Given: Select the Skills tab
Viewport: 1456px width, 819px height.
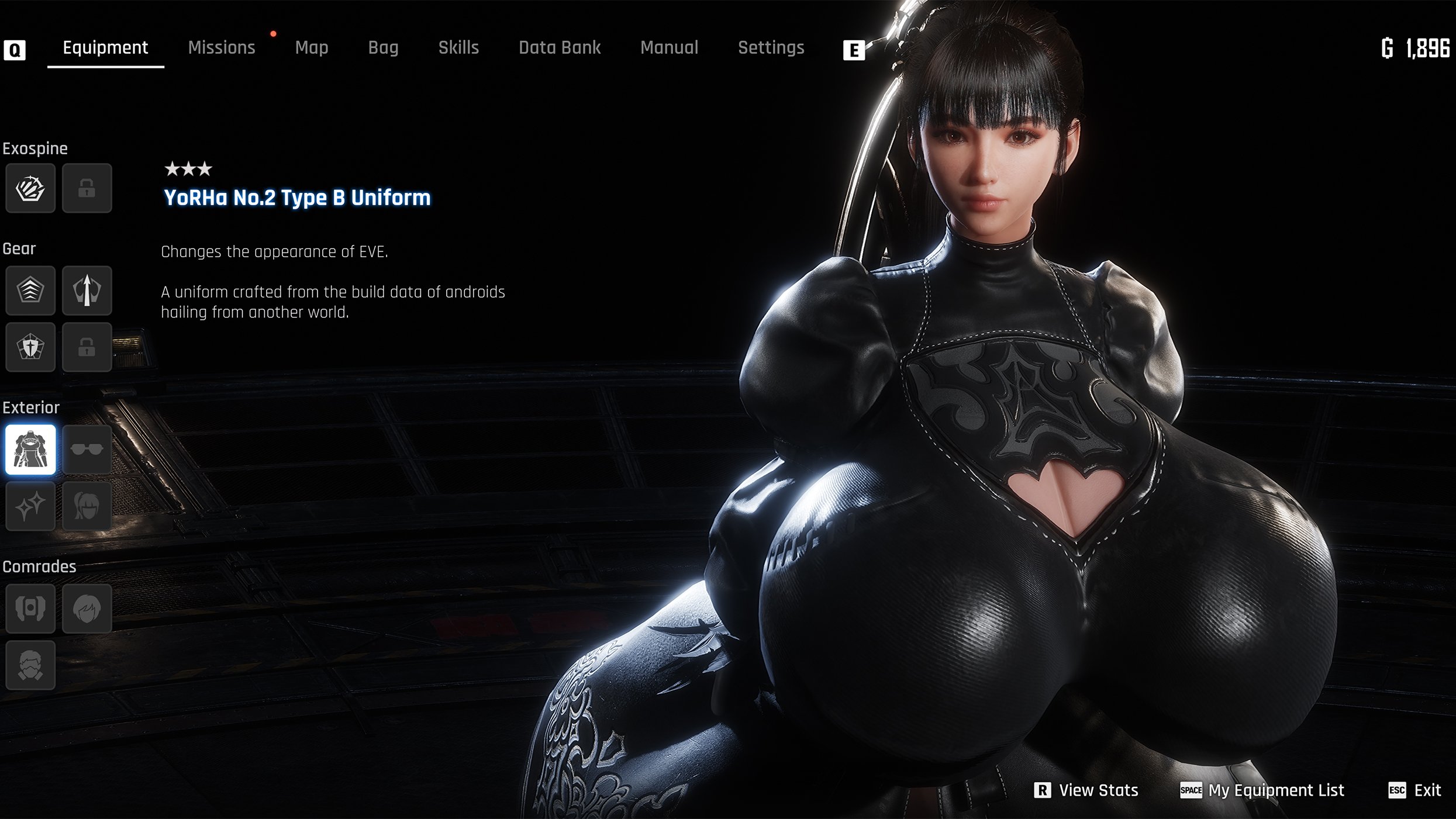Looking at the screenshot, I should pos(458,48).
